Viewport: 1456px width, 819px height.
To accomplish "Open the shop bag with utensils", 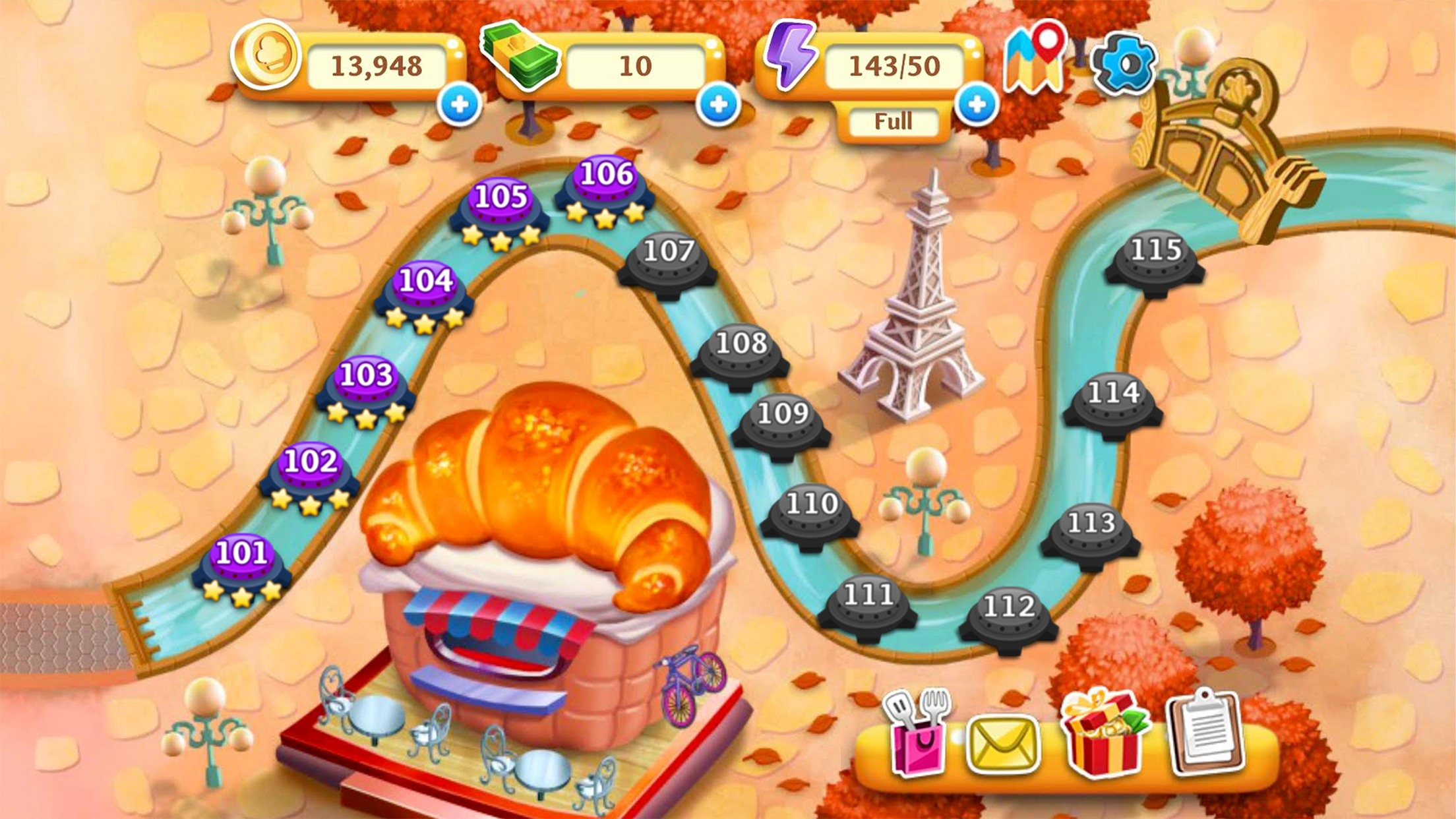I will [918, 732].
